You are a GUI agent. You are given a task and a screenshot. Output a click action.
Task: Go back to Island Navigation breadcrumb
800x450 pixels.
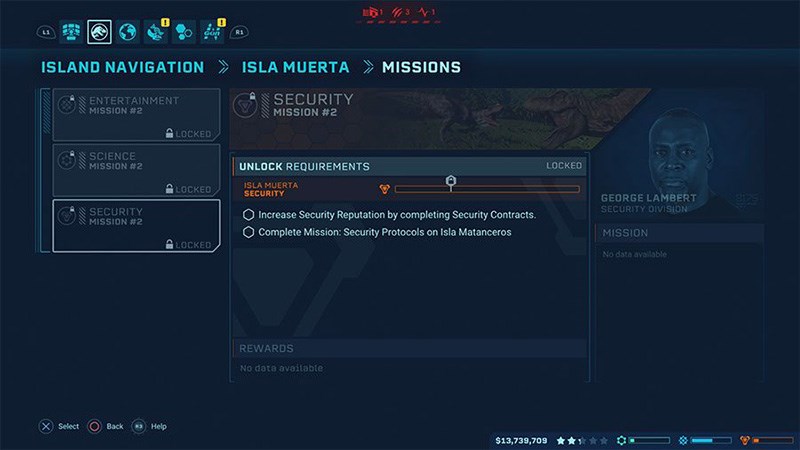pos(121,68)
